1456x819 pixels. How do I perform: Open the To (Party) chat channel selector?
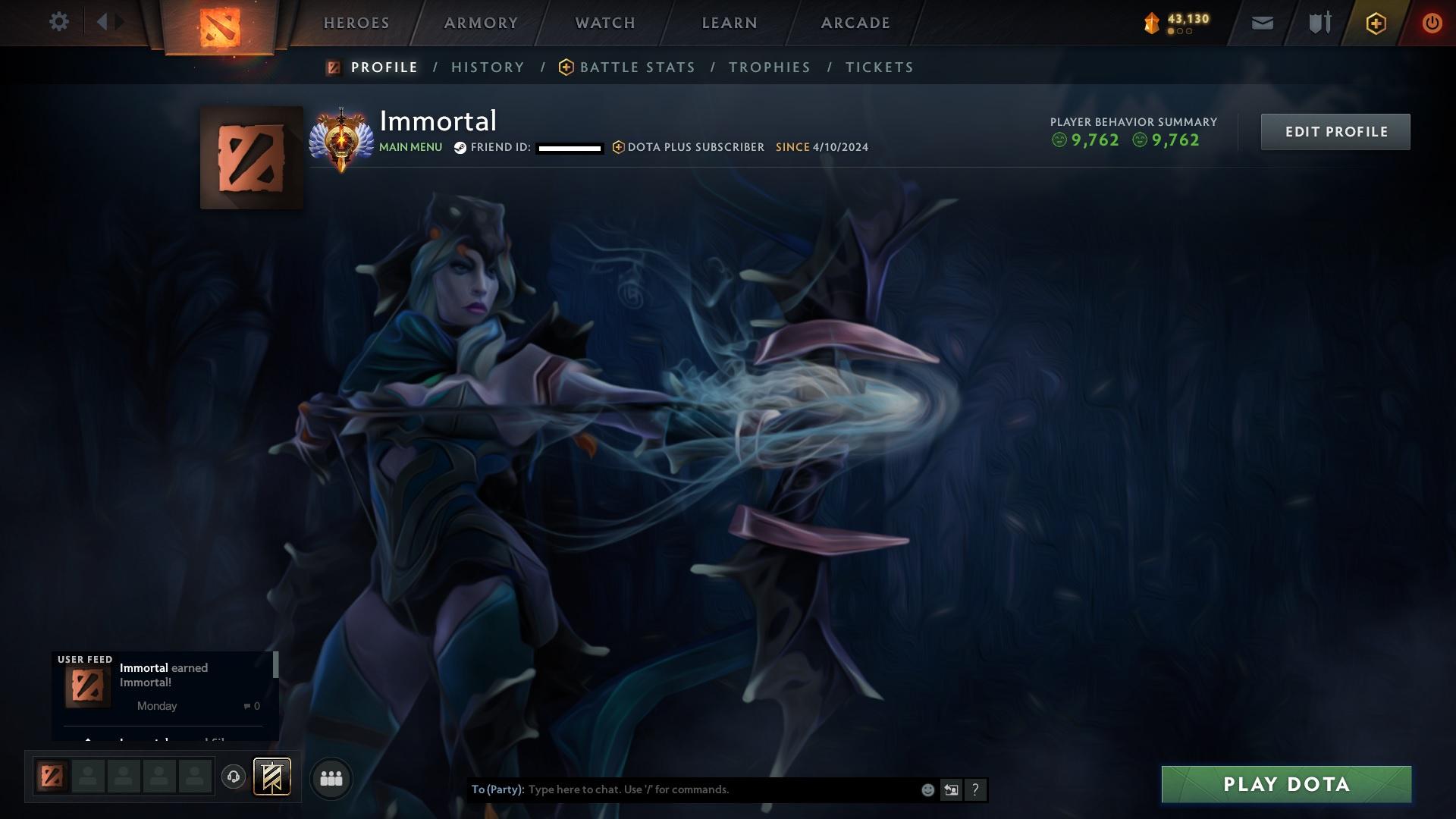497,789
